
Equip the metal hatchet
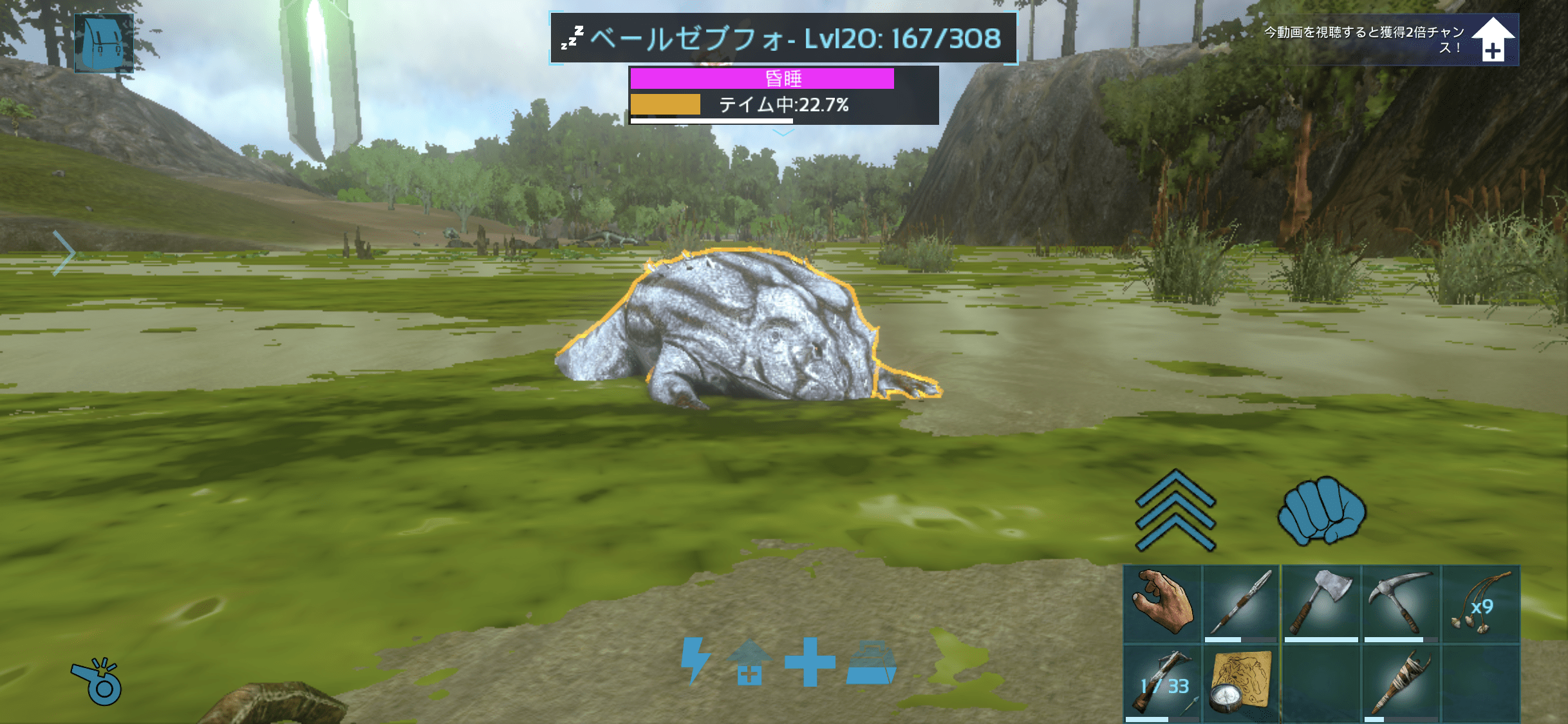coord(1321,604)
